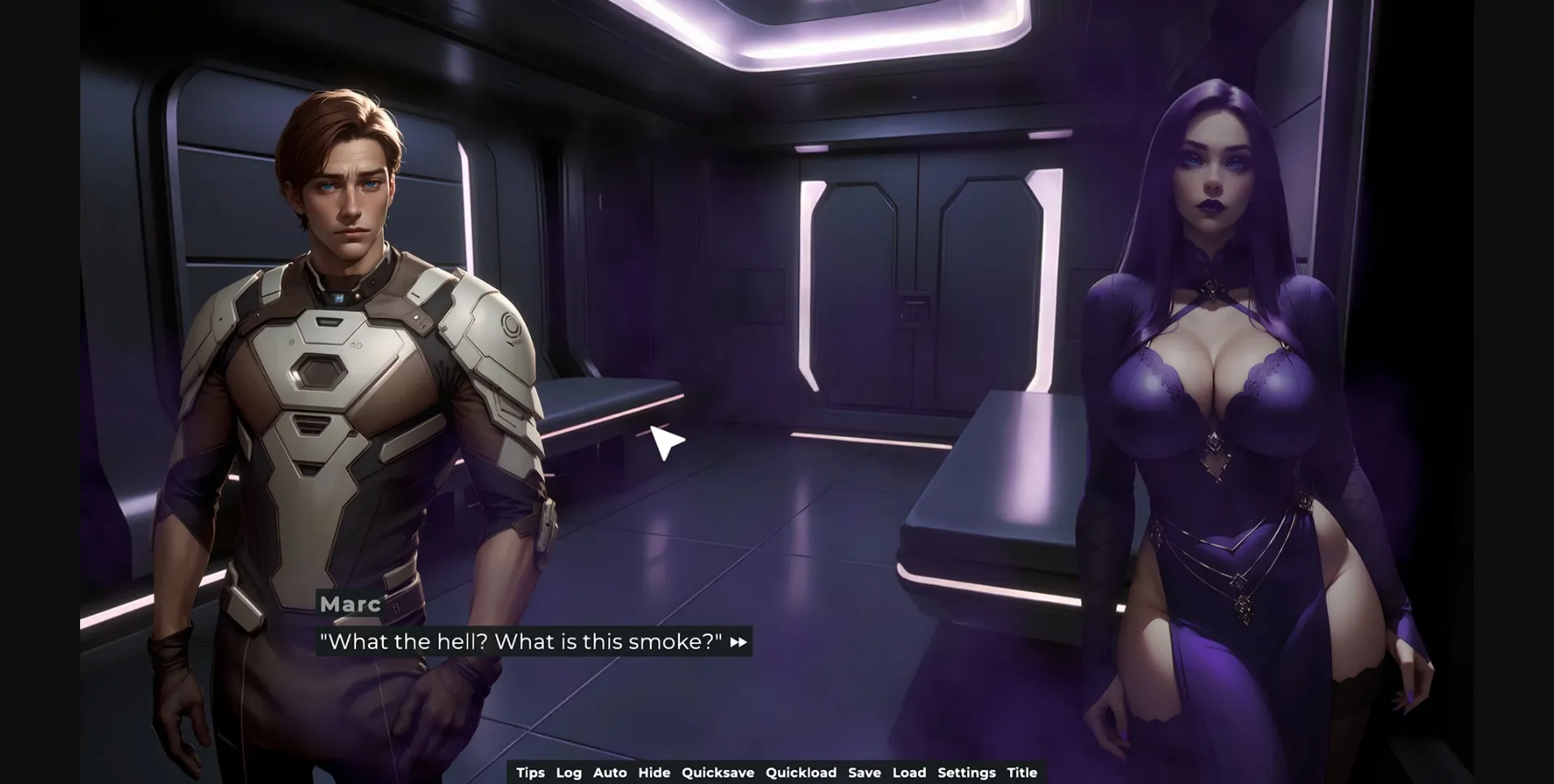Click the fast-forward arrows after the dialogue
Viewport: 1554px width, 784px height.
[737, 642]
